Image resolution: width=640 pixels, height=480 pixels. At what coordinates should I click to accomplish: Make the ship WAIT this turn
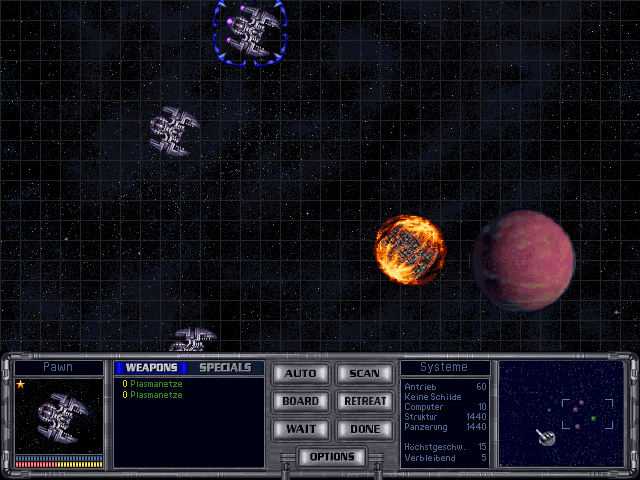point(300,429)
